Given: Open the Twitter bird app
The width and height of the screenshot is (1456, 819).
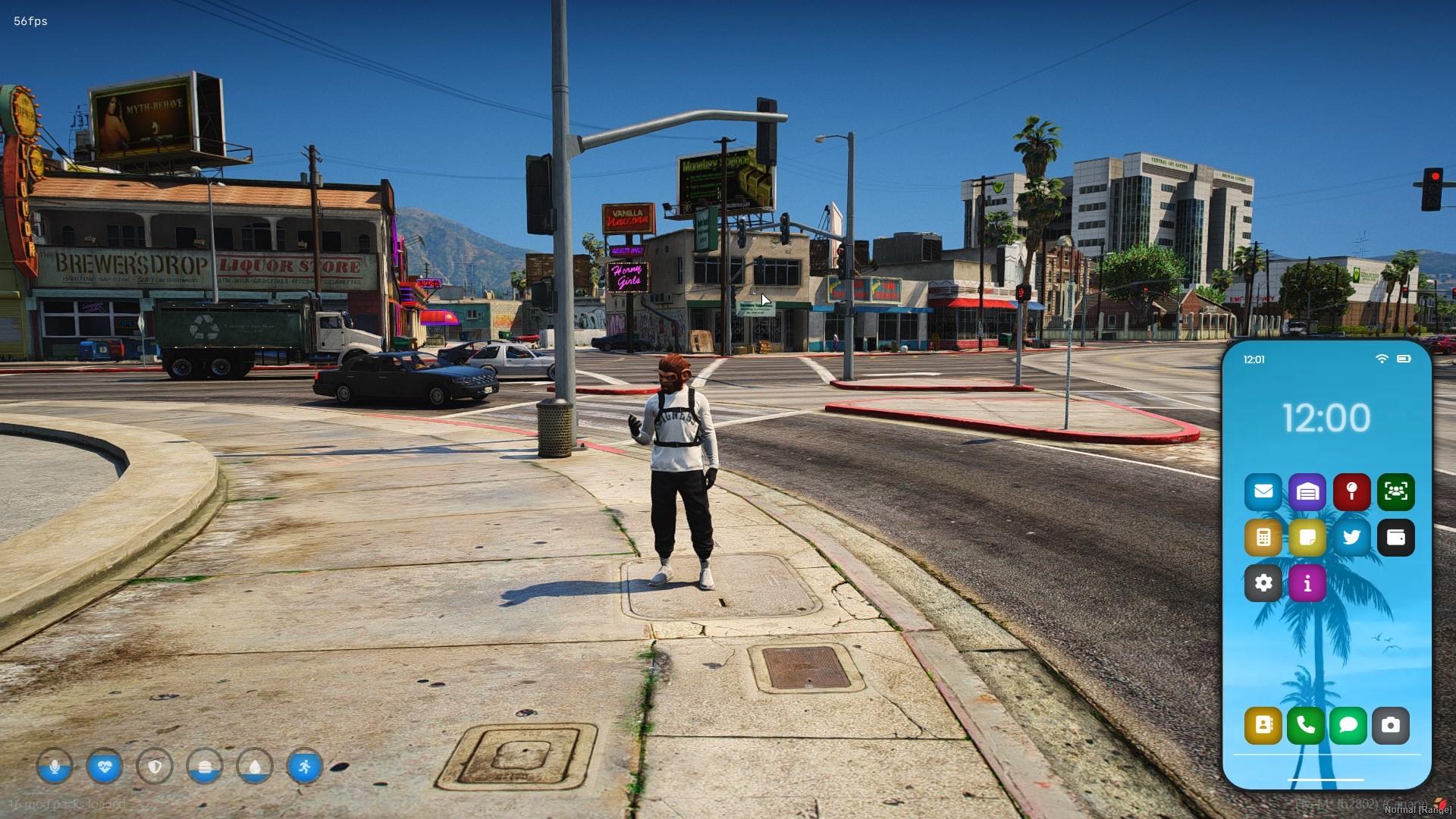Looking at the screenshot, I should click(1351, 538).
